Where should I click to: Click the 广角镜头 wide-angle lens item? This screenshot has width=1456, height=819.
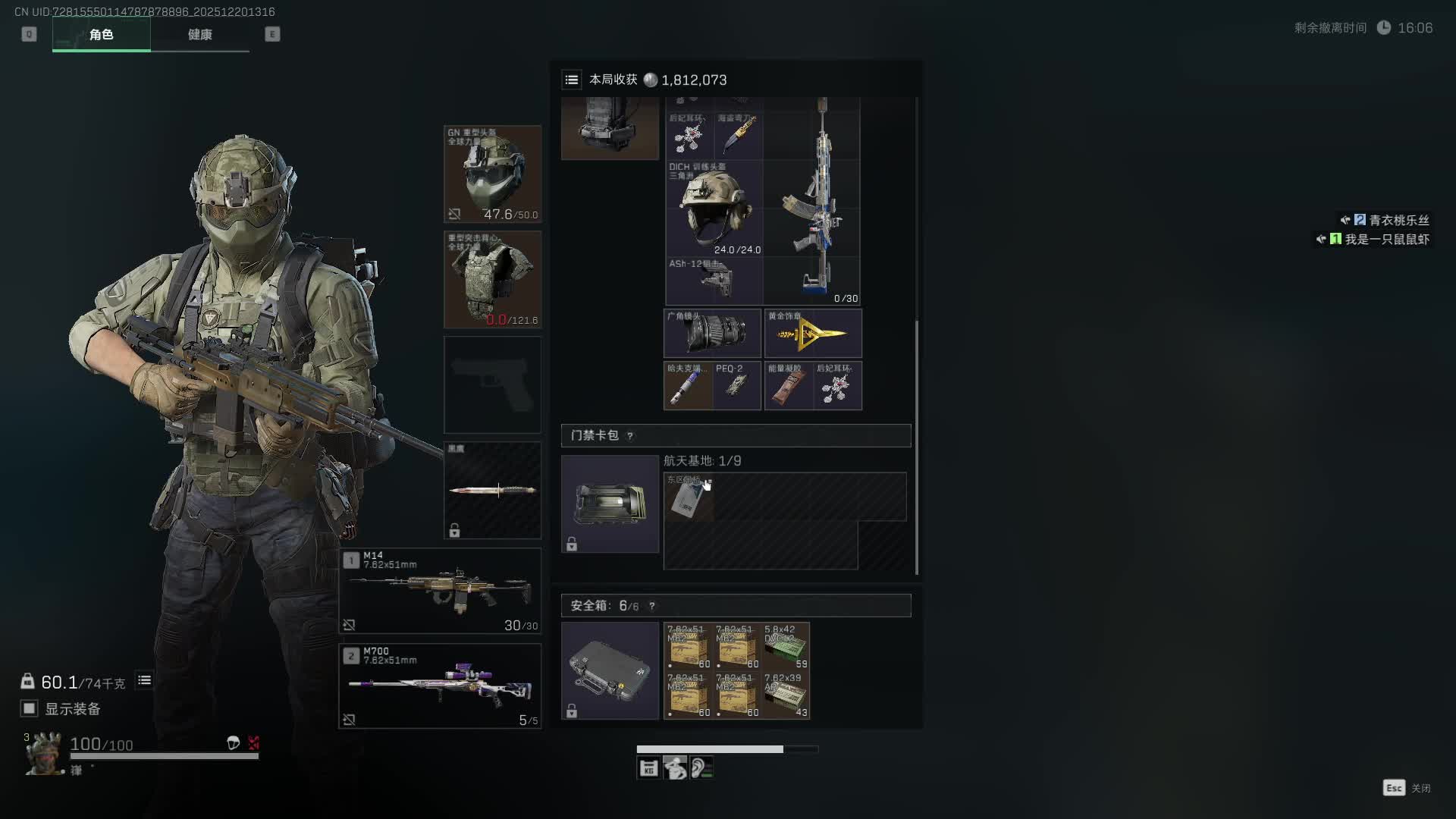pos(712,333)
